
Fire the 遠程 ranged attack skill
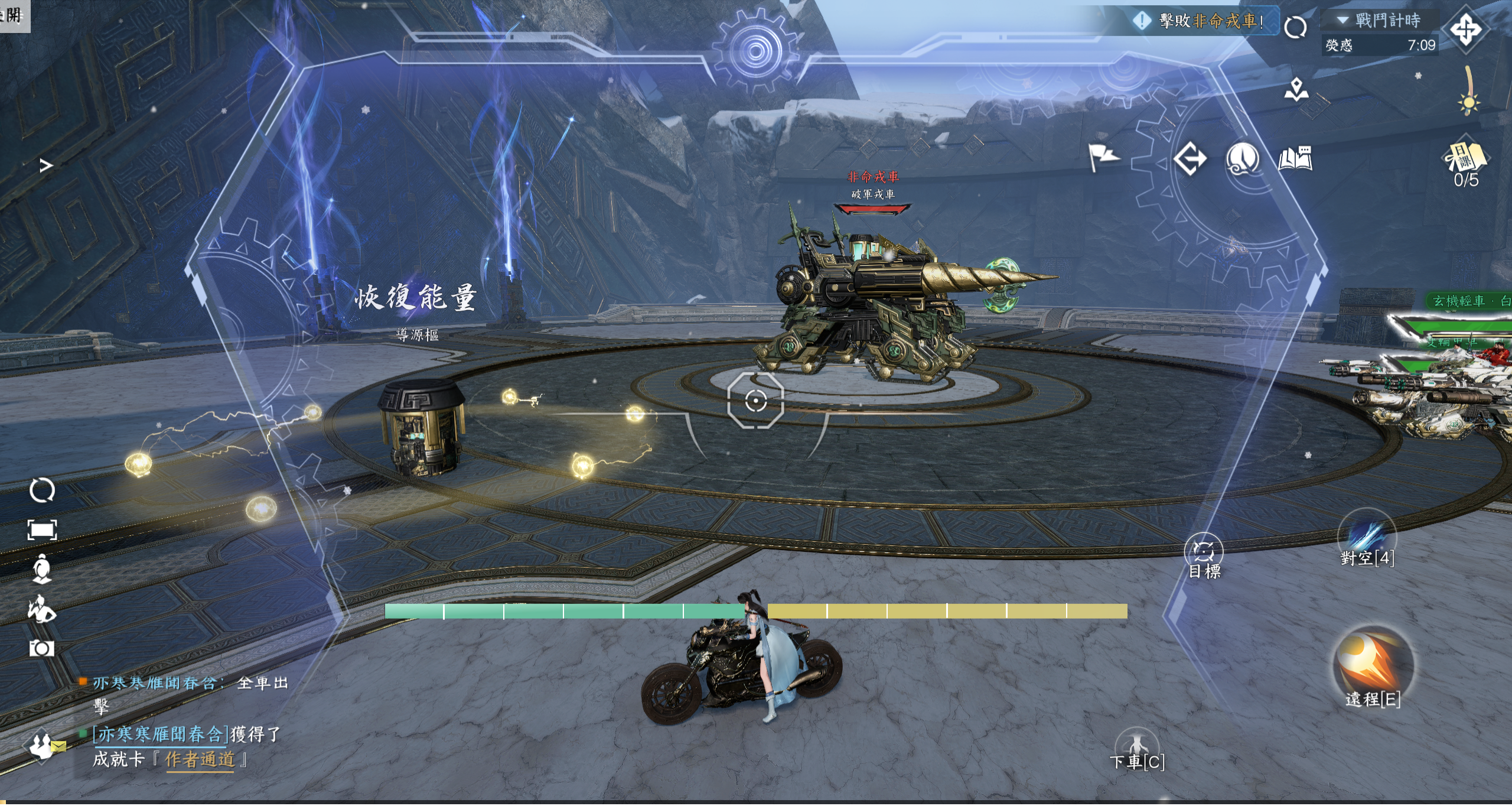(1373, 665)
